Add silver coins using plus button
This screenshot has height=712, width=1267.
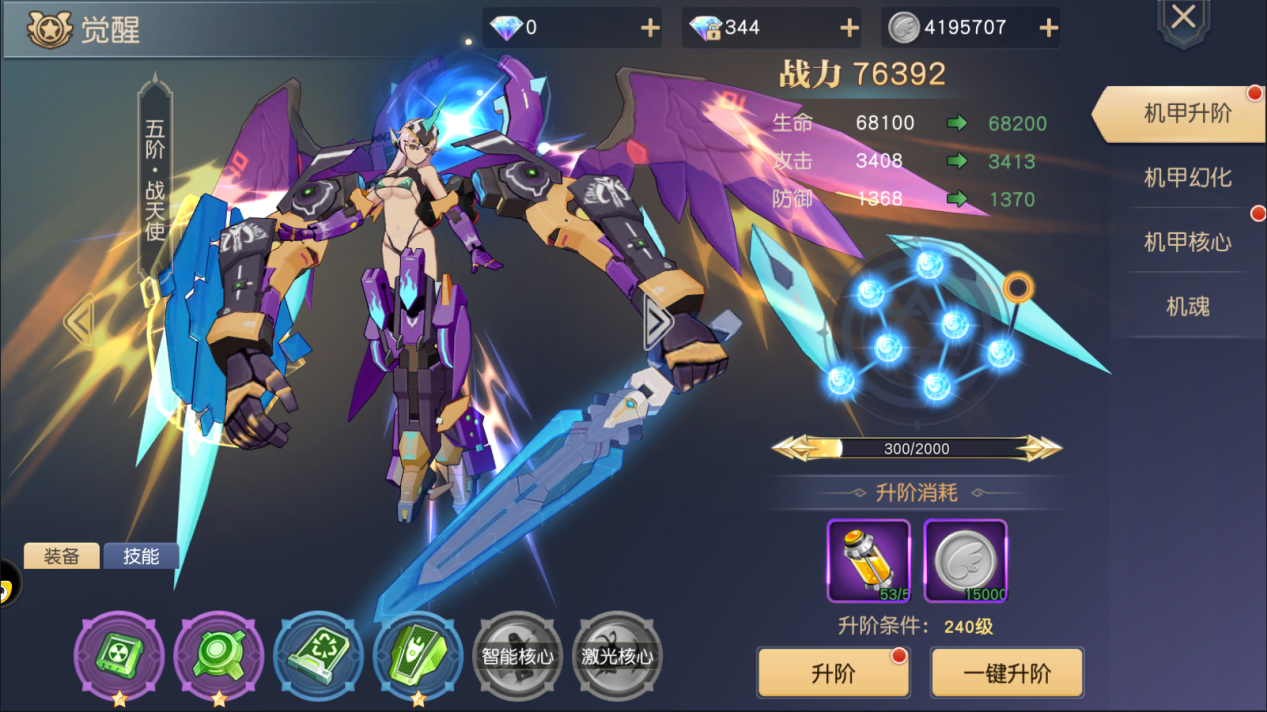1048,28
